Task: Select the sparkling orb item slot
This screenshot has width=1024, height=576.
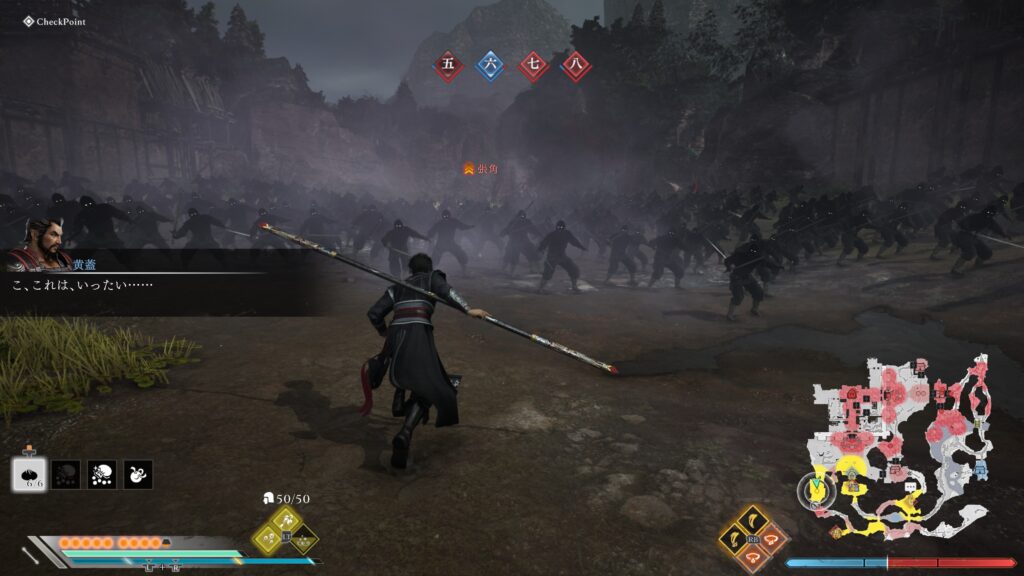Action: (x=101, y=474)
